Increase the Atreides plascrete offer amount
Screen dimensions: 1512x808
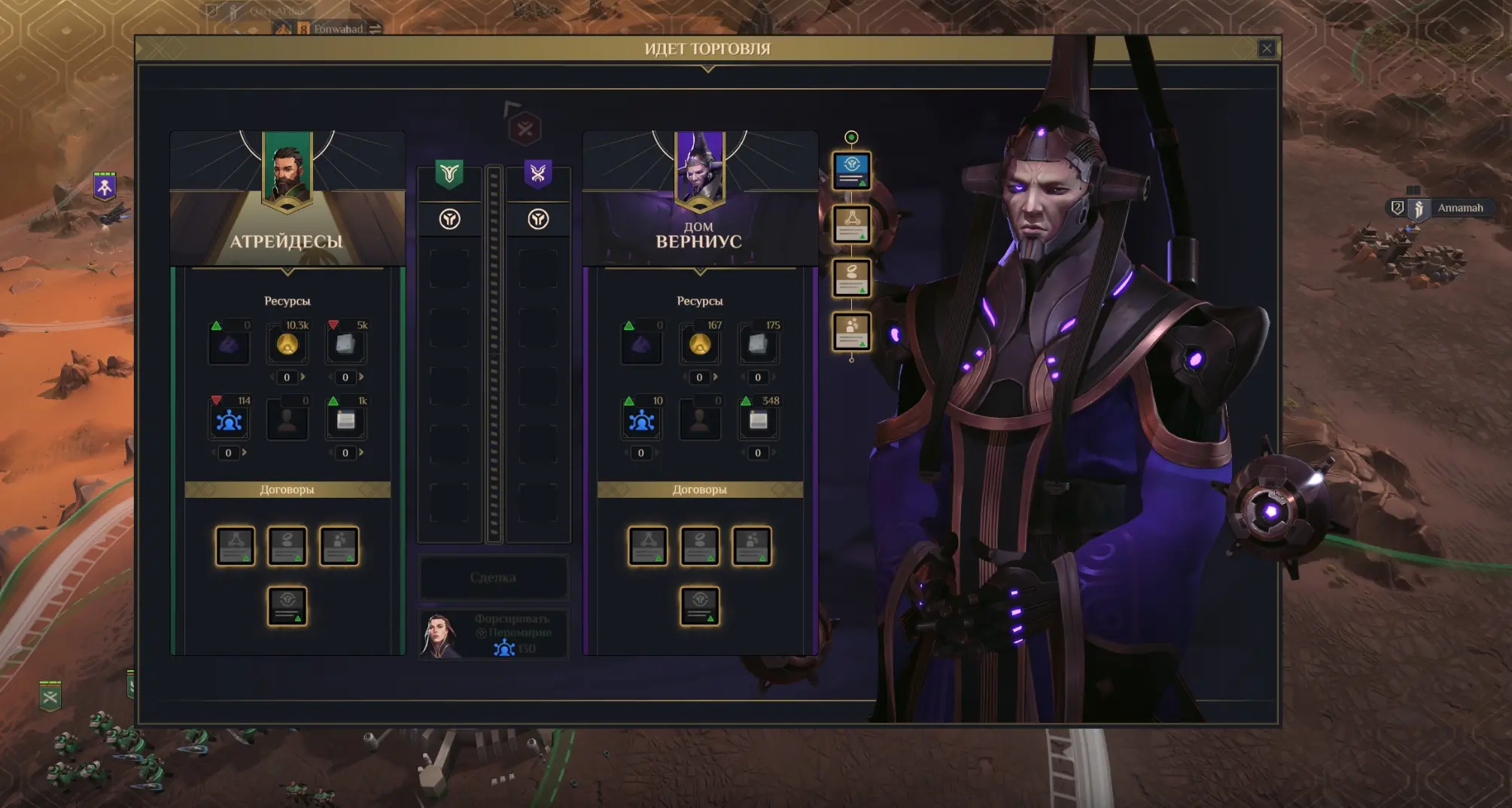362,377
